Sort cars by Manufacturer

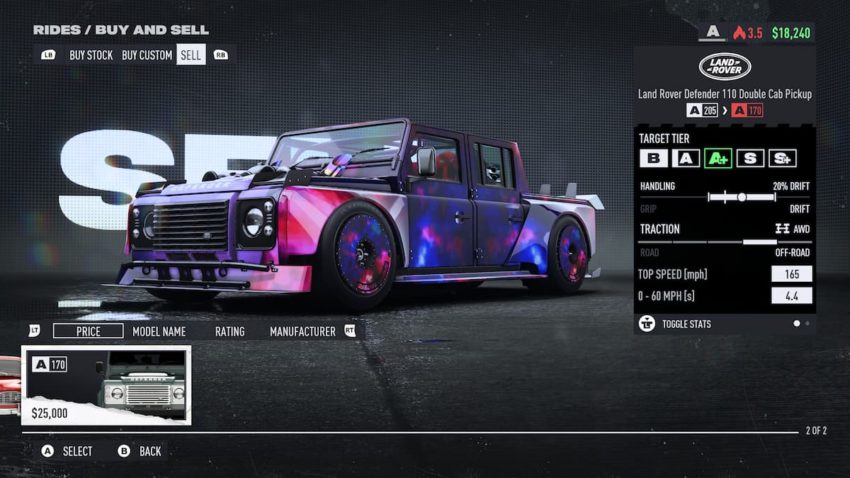coord(302,331)
